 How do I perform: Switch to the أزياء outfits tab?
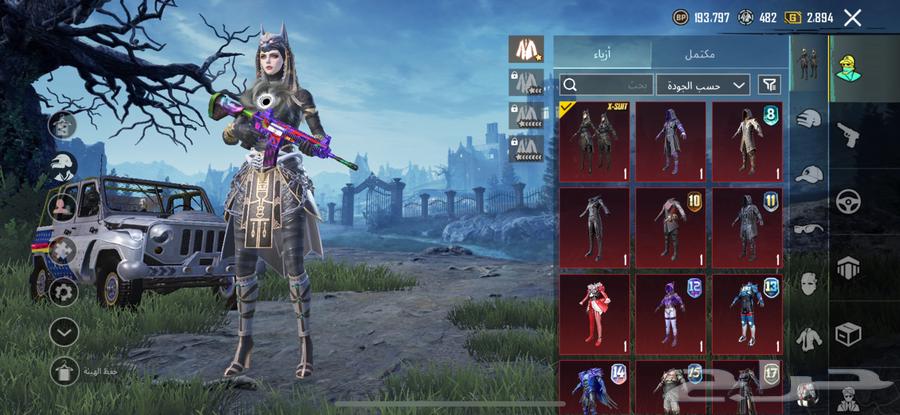click(x=602, y=53)
